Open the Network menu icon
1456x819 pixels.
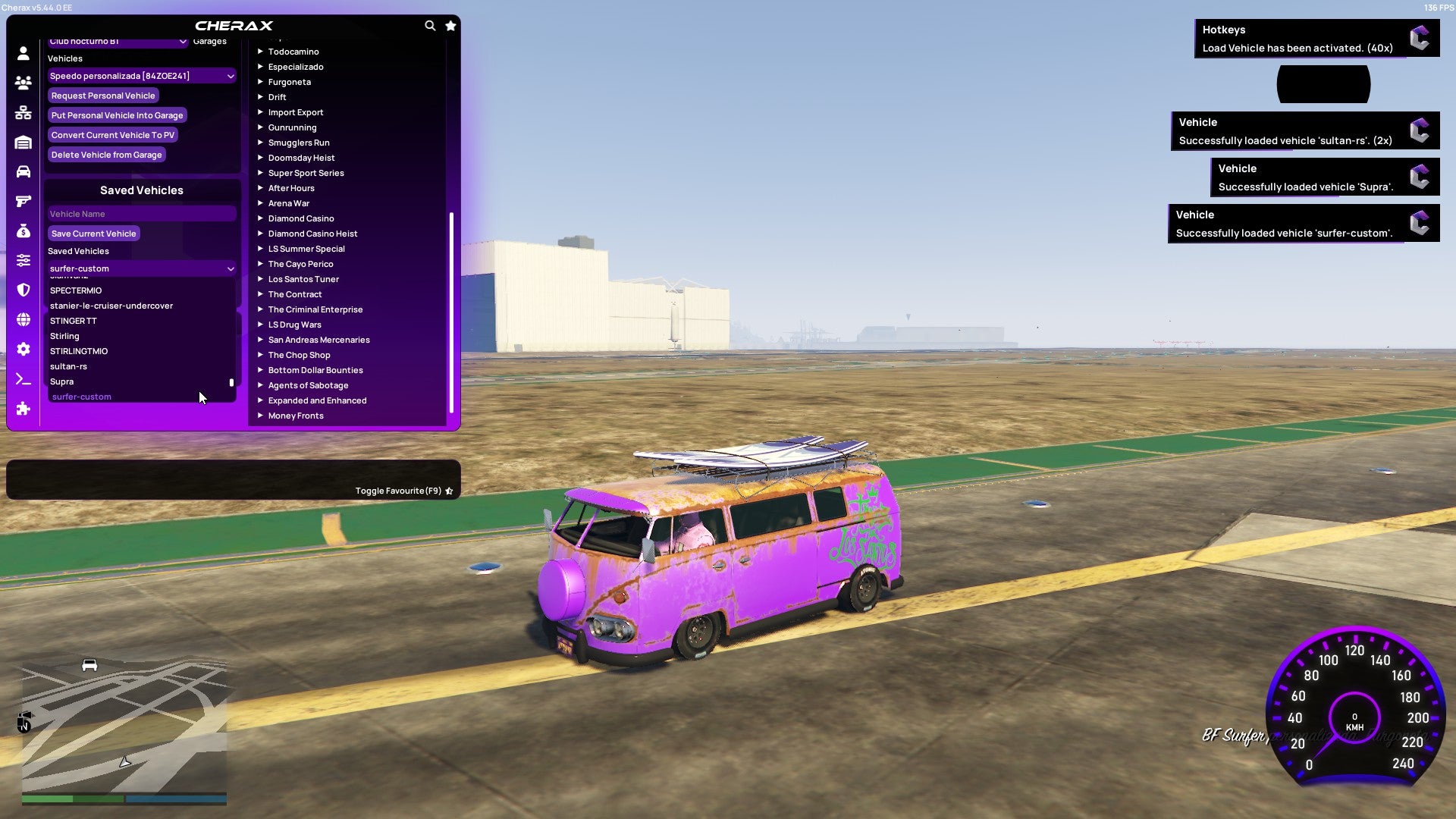(x=23, y=112)
